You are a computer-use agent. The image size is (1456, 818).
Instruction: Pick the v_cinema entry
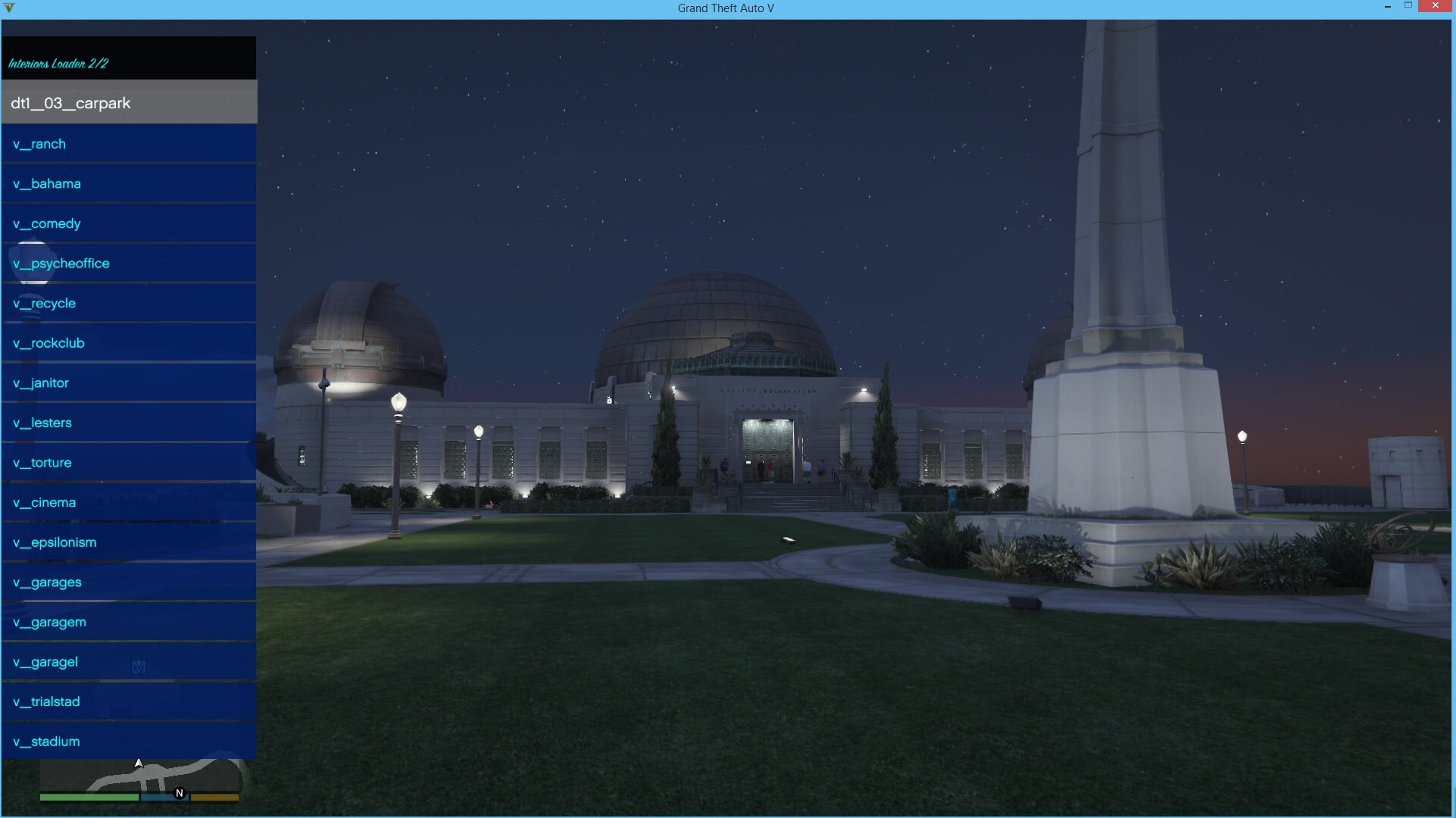point(129,503)
